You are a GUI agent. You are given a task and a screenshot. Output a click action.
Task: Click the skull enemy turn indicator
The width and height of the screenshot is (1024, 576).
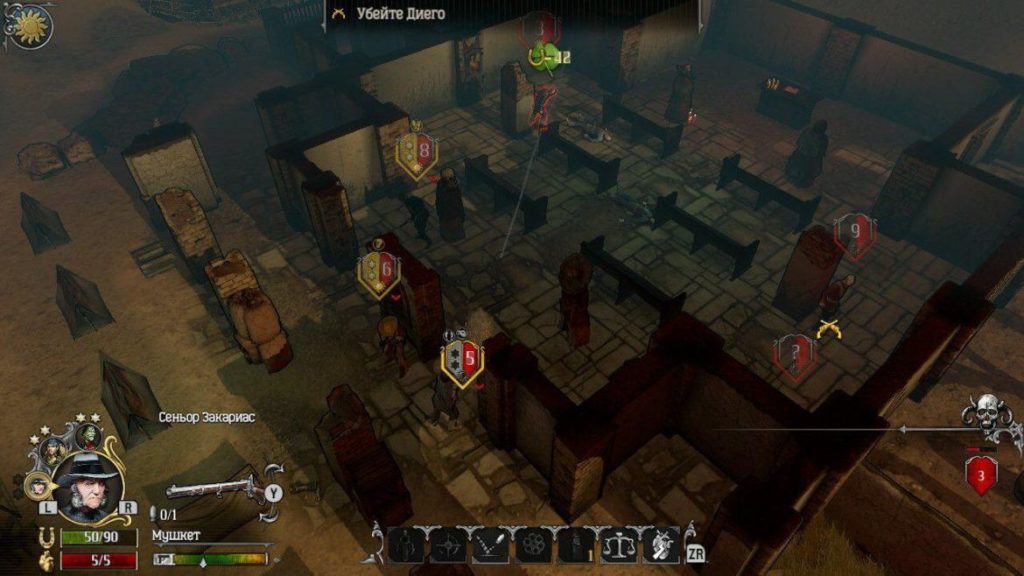[x=986, y=413]
